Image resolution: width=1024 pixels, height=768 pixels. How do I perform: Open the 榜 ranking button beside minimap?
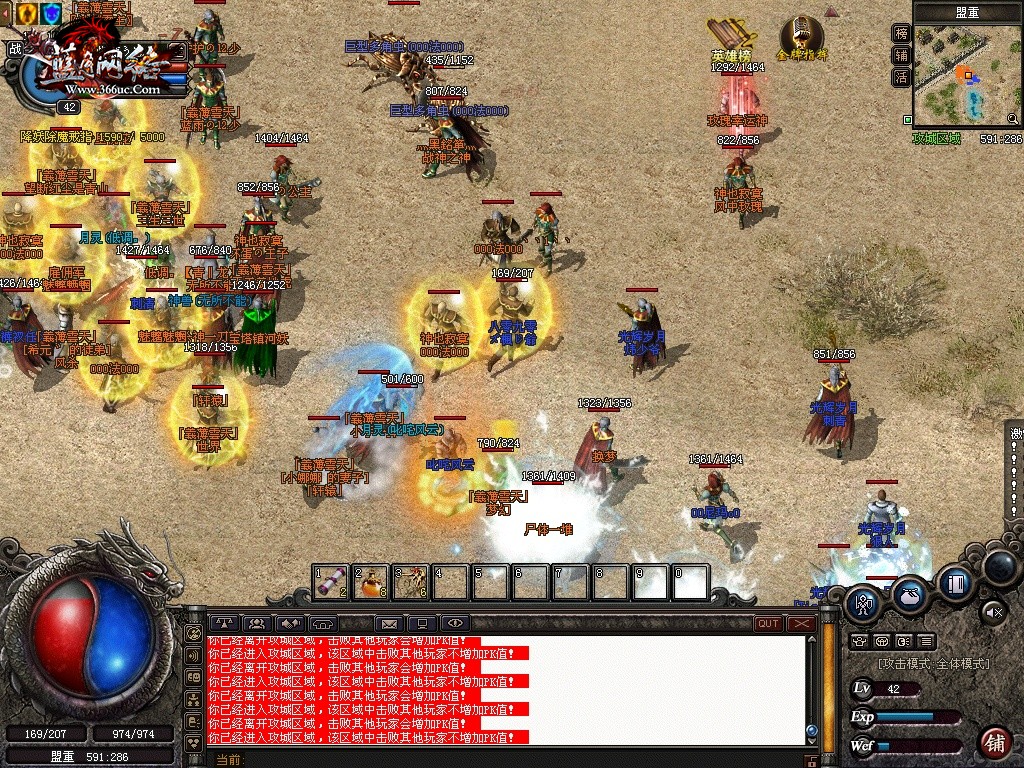point(901,33)
